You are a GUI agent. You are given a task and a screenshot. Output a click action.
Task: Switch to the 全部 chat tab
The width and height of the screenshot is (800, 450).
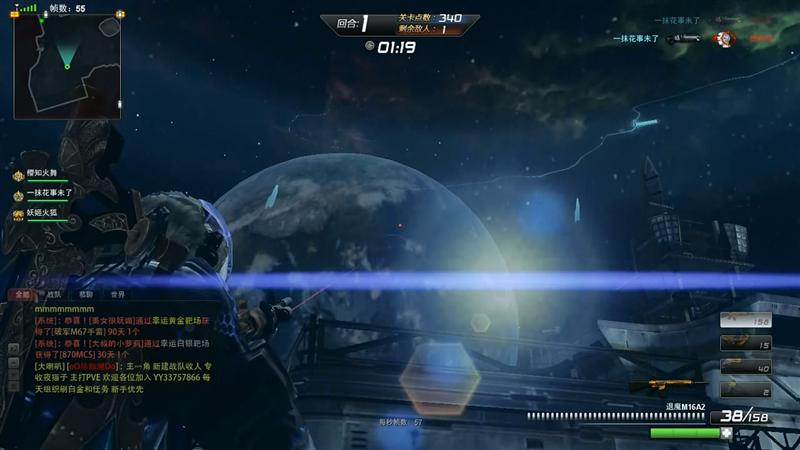pyautogui.click(x=21, y=295)
